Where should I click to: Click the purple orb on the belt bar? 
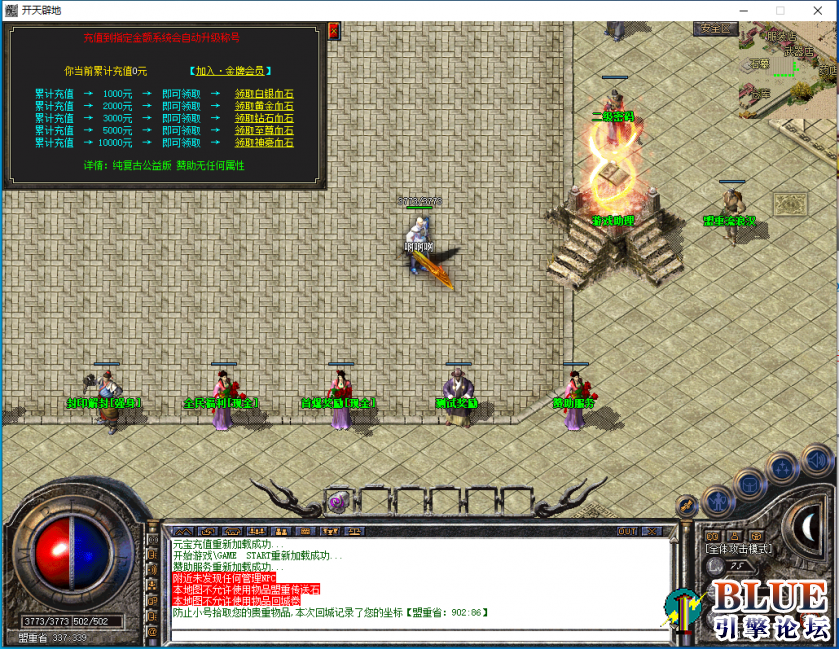click(x=337, y=501)
